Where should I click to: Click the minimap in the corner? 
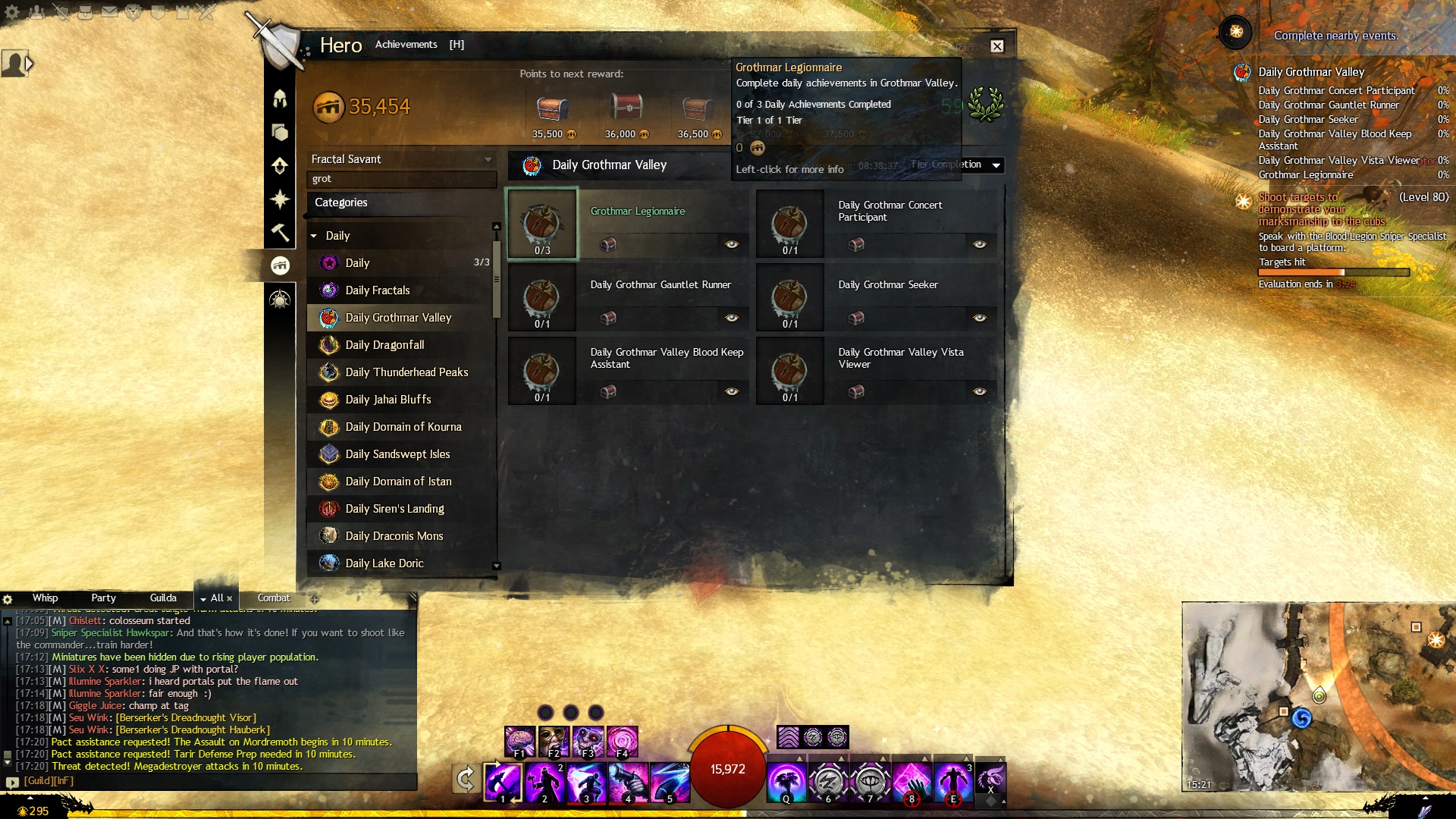tap(1318, 696)
